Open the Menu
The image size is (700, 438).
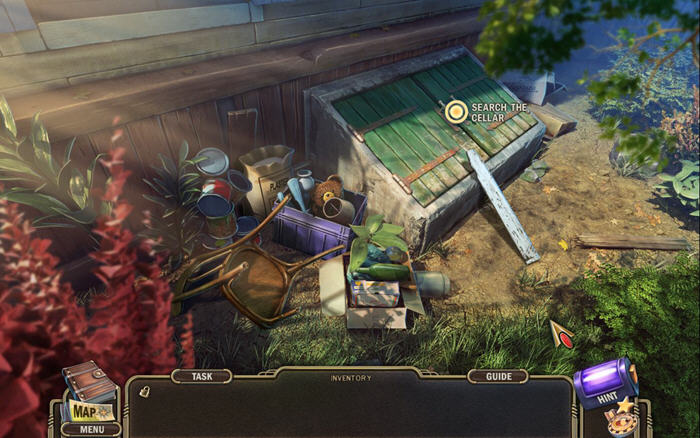(91, 429)
